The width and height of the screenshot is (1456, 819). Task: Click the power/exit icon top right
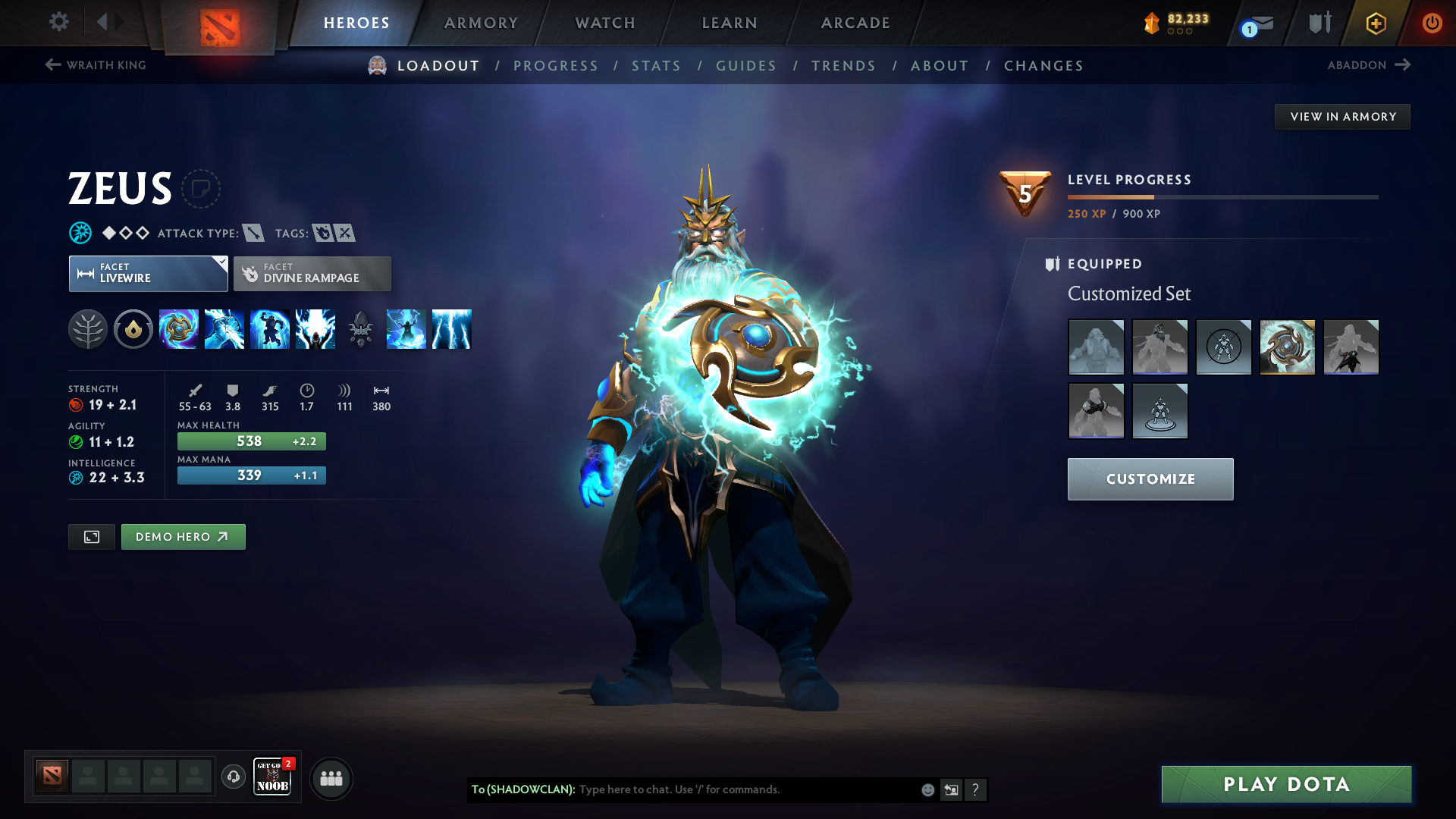tap(1432, 23)
